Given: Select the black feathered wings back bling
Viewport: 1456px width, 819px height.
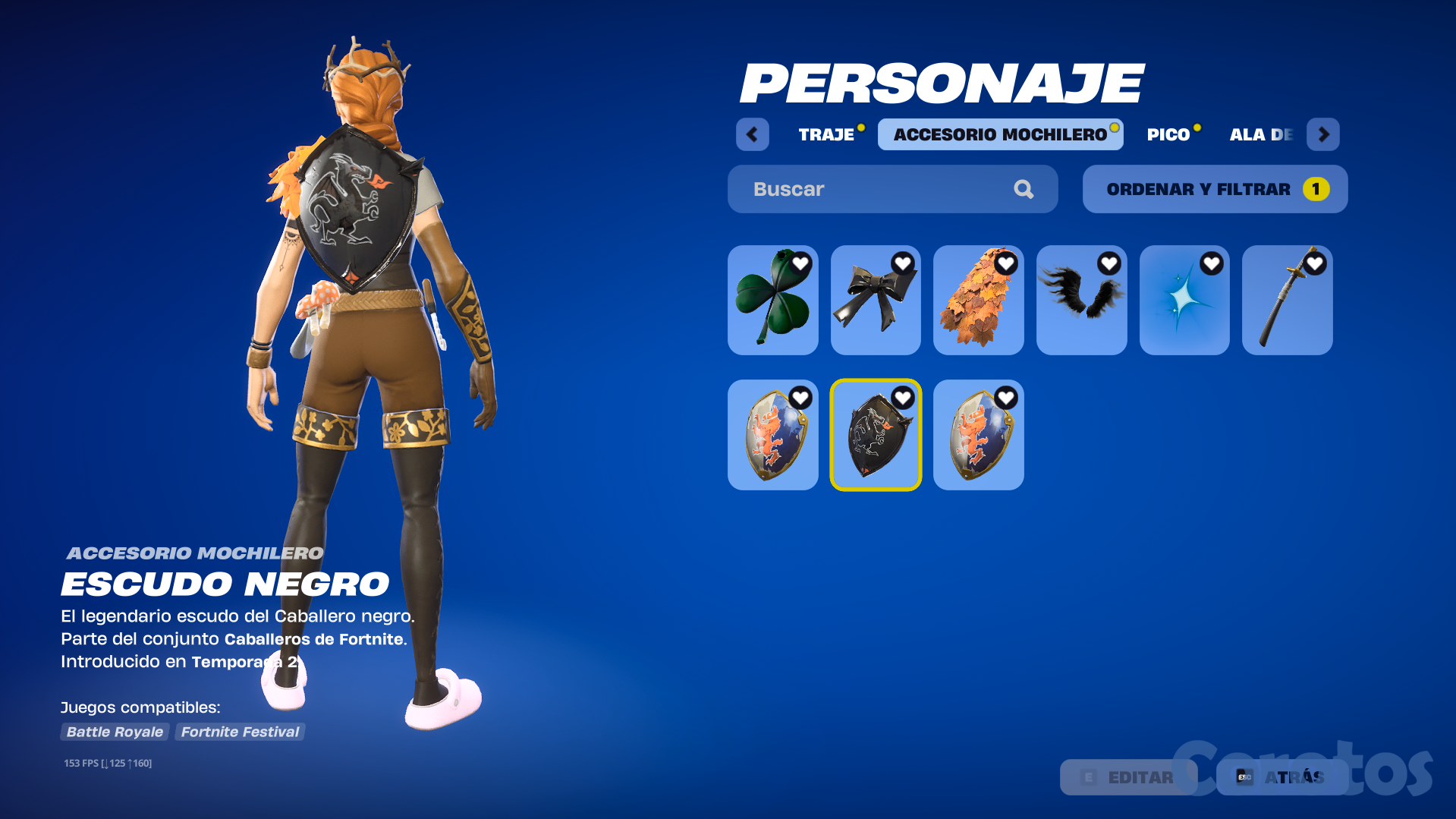Looking at the screenshot, I should (1081, 304).
